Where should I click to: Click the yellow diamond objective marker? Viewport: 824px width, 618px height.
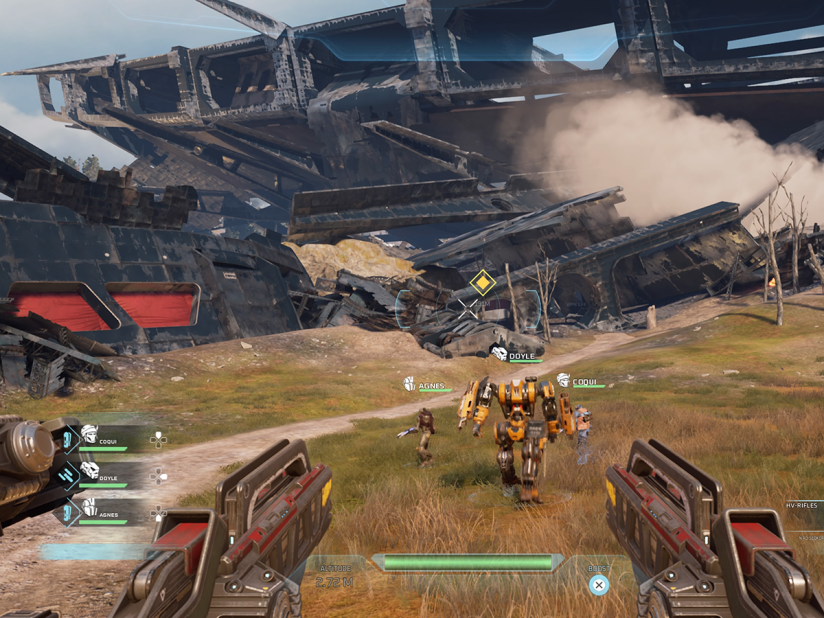483,282
